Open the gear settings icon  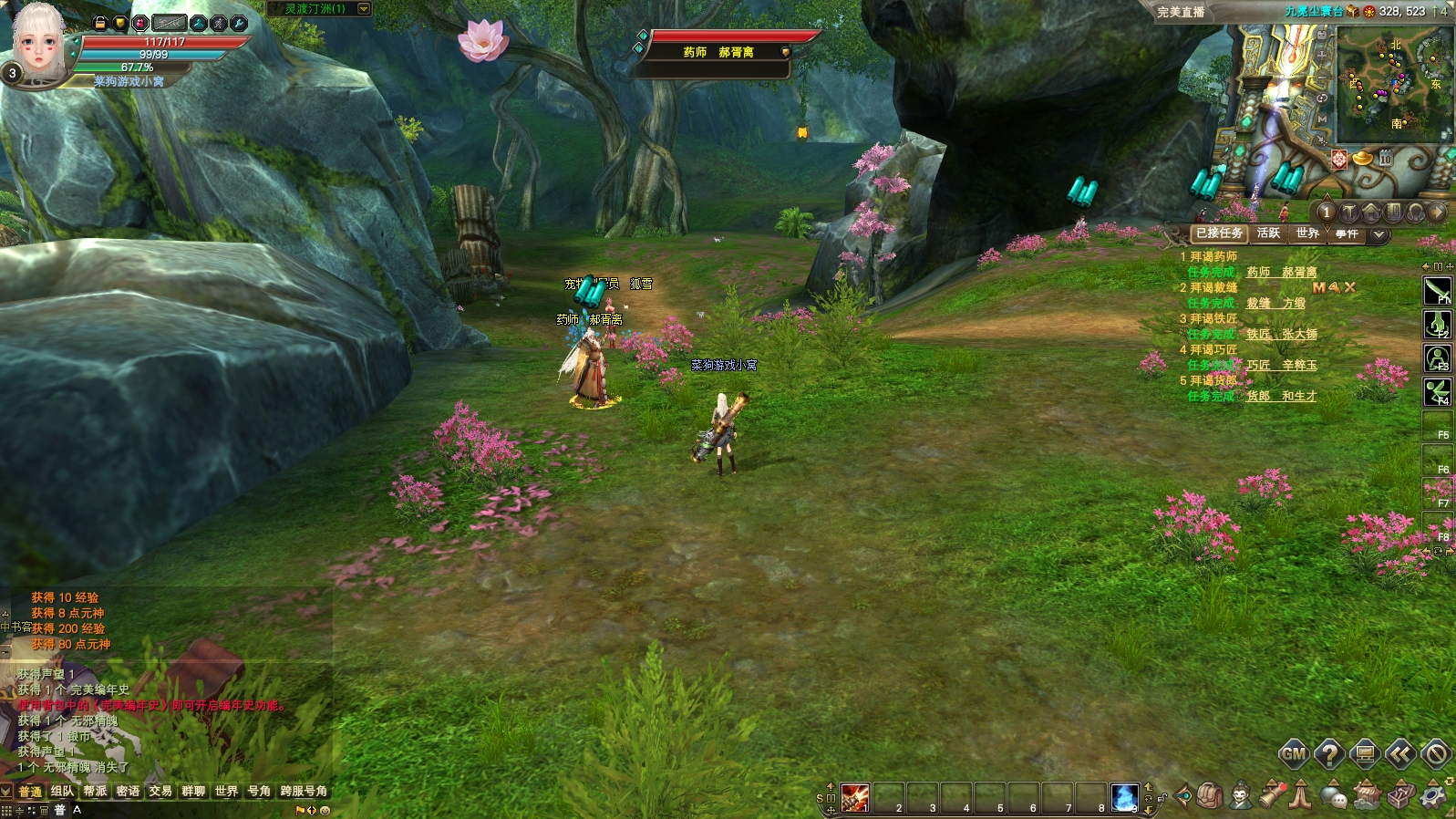click(x=1434, y=796)
